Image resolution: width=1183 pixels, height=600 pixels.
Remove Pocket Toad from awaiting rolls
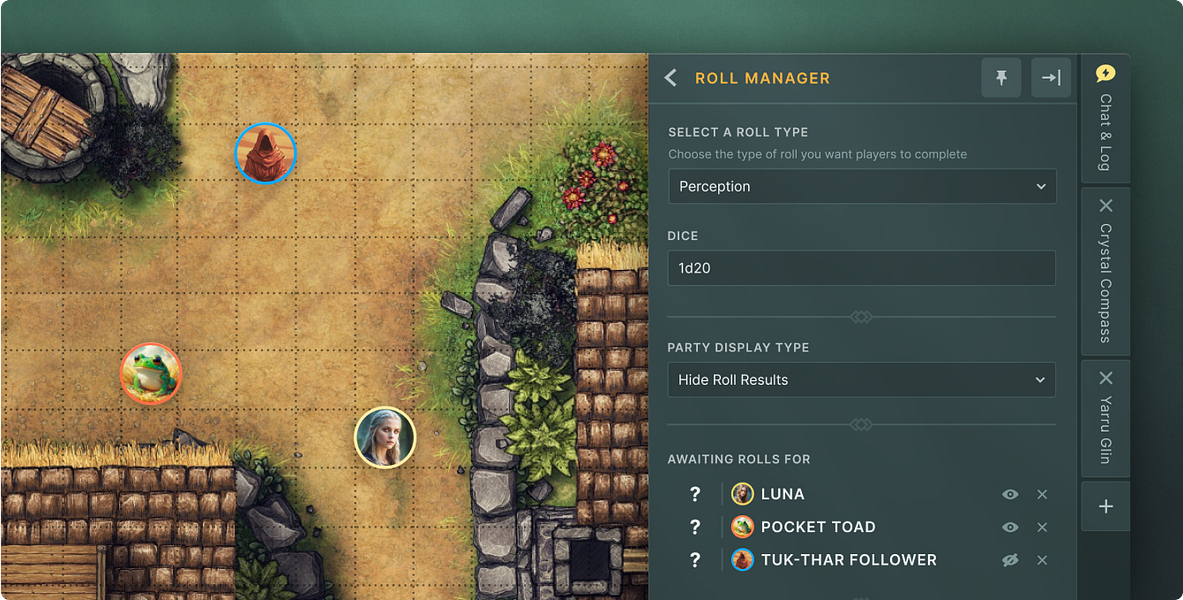[x=1042, y=527]
